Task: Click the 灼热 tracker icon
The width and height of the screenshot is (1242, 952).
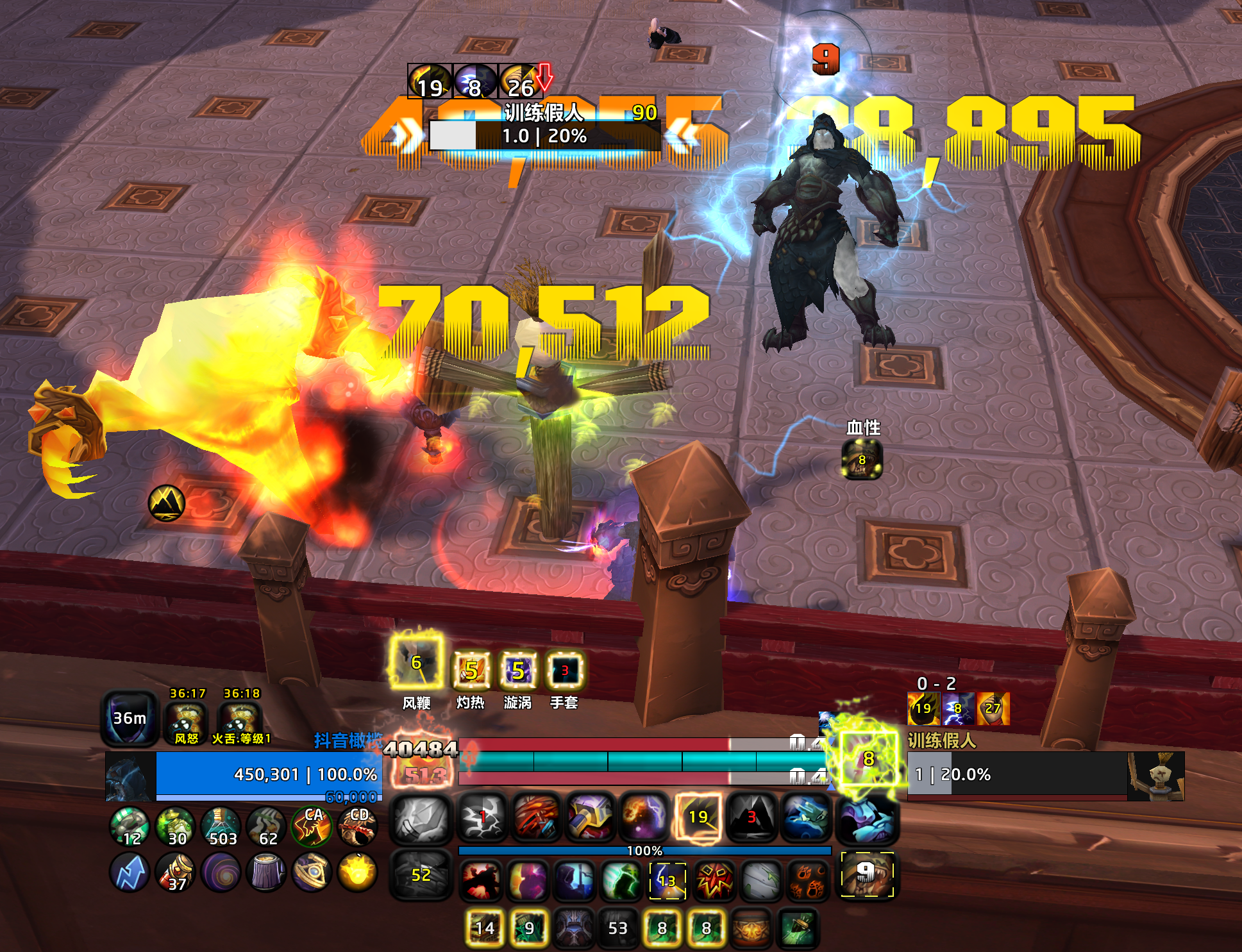Action: pos(471,671)
